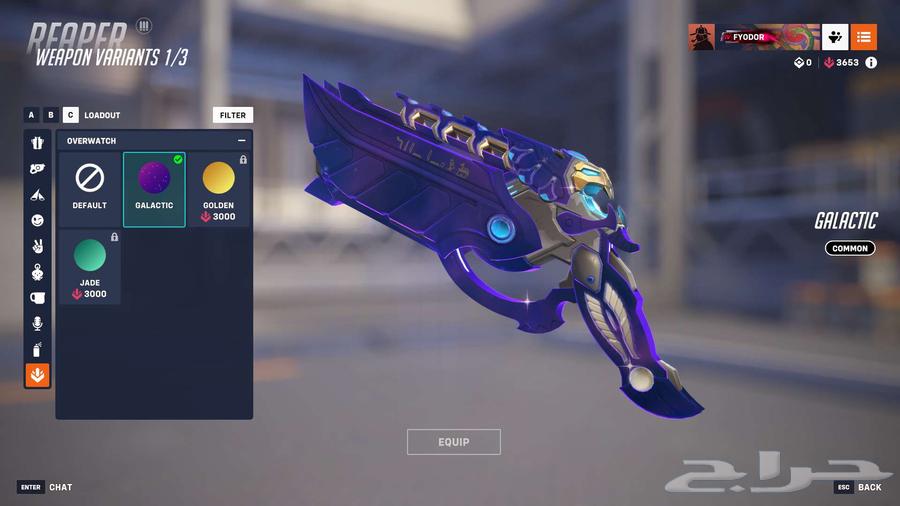Pick the Jade weapon variant tile
900x506 pixels.
click(90, 265)
